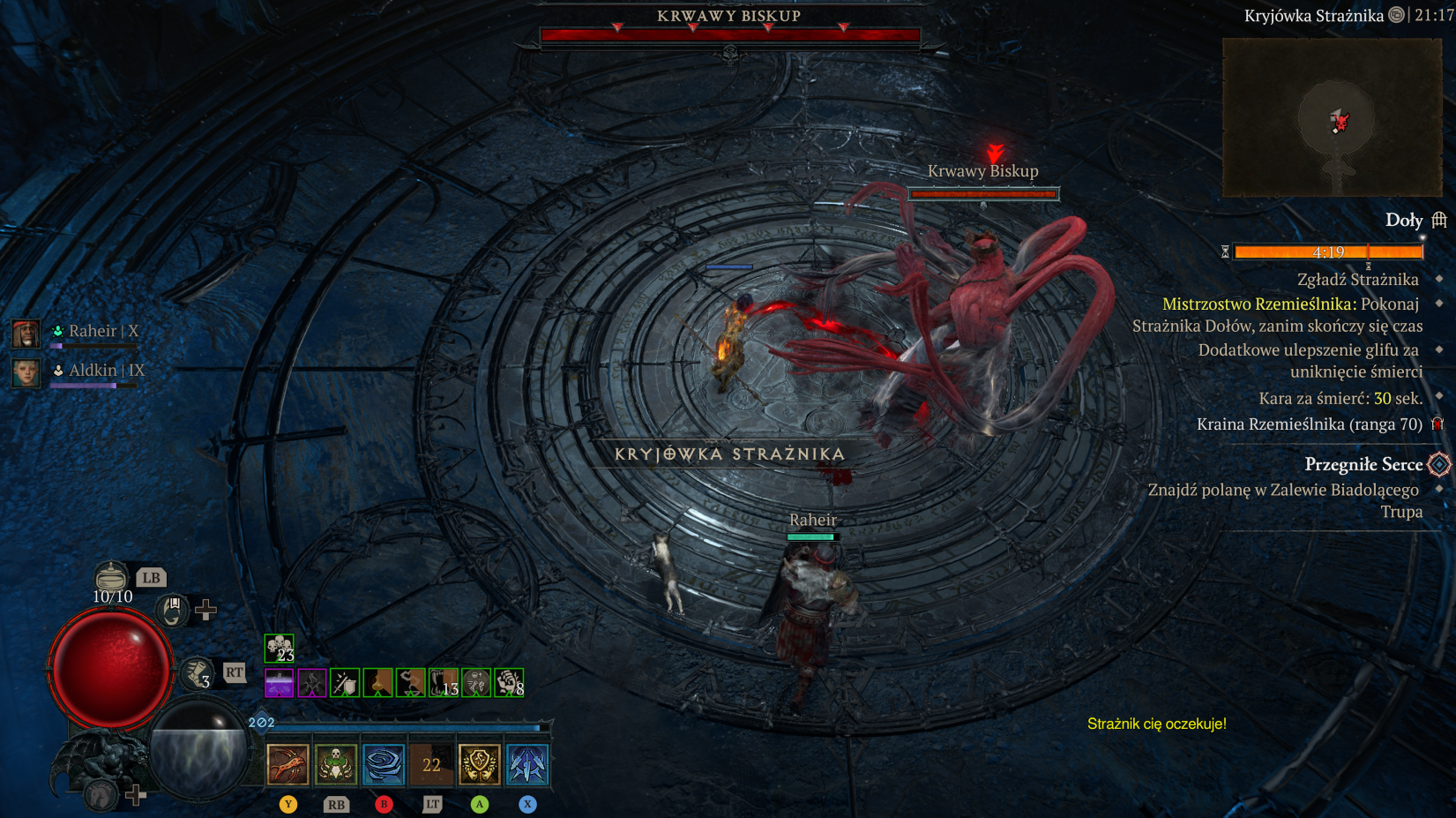1456x818 pixels.
Task: Inspect the fangs buff showing 13
Action: click(x=444, y=683)
